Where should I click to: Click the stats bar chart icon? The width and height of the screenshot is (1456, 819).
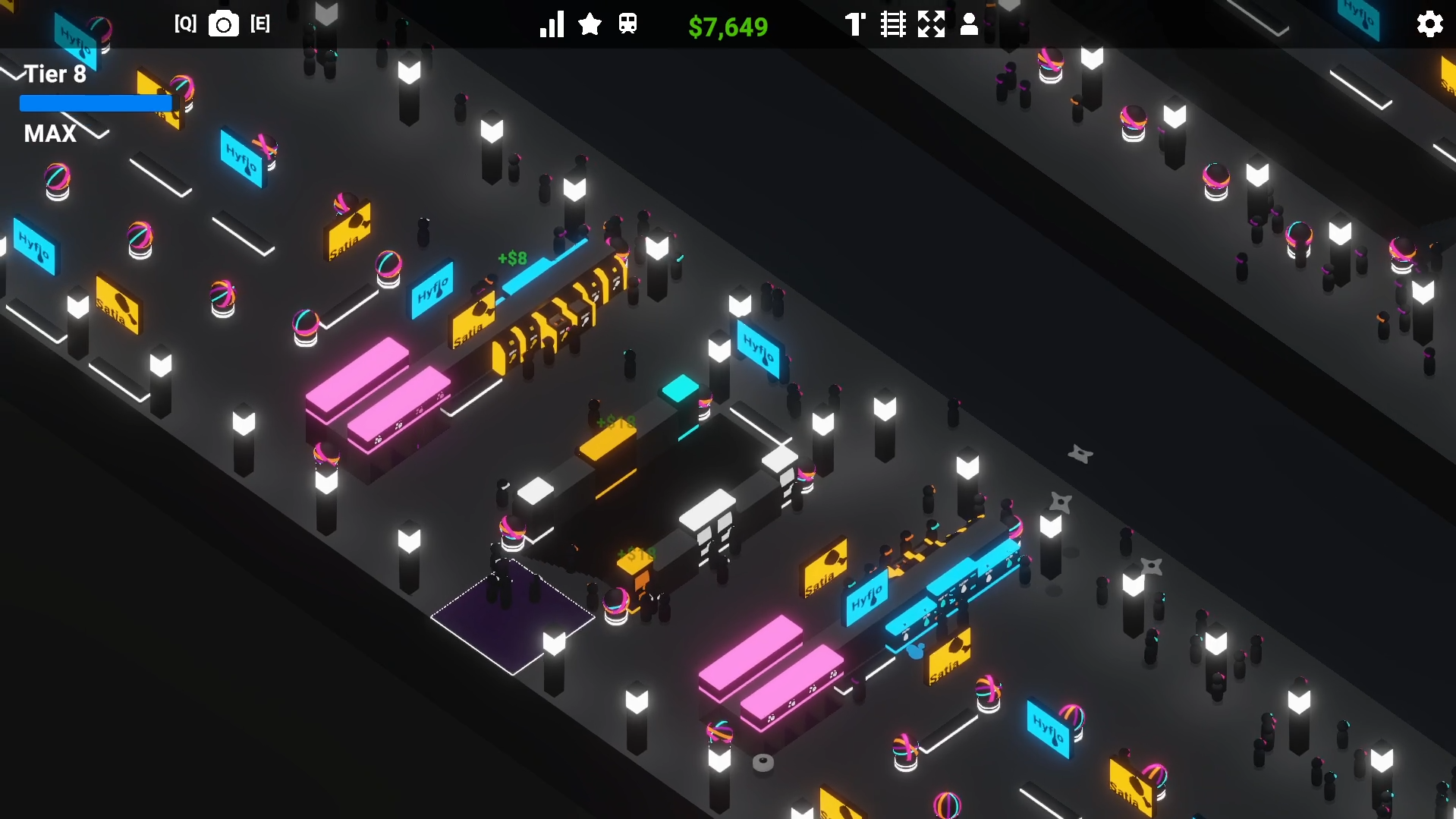click(x=551, y=24)
